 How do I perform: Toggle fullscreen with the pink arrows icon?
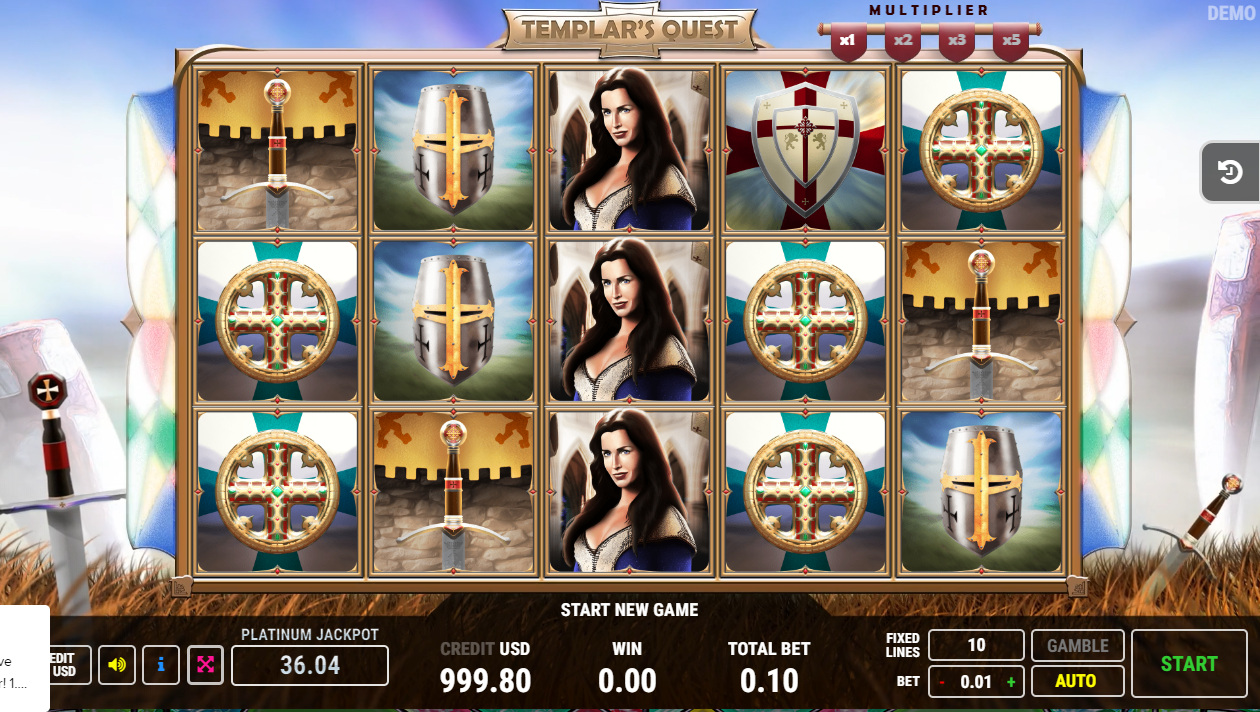point(205,665)
